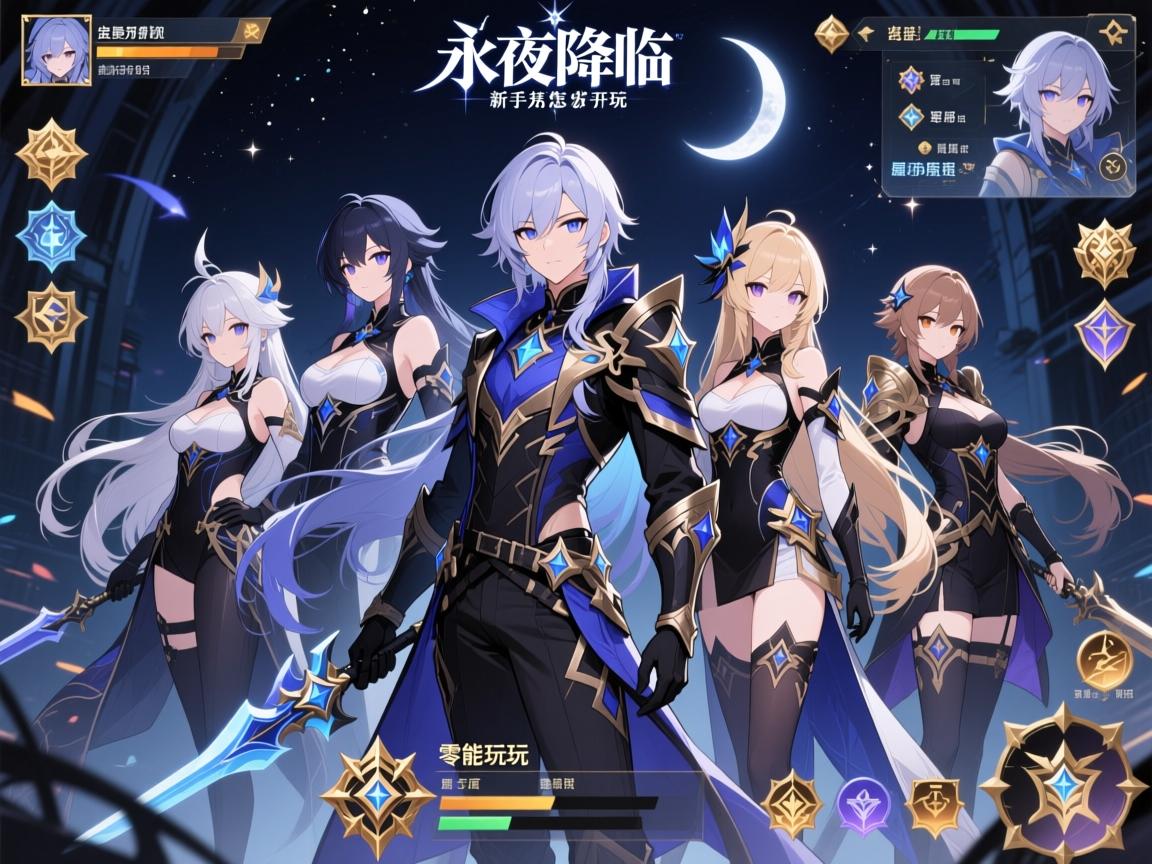Choose the blue diamond row in the panel
The width and height of the screenshot is (1152, 864).
[911, 116]
